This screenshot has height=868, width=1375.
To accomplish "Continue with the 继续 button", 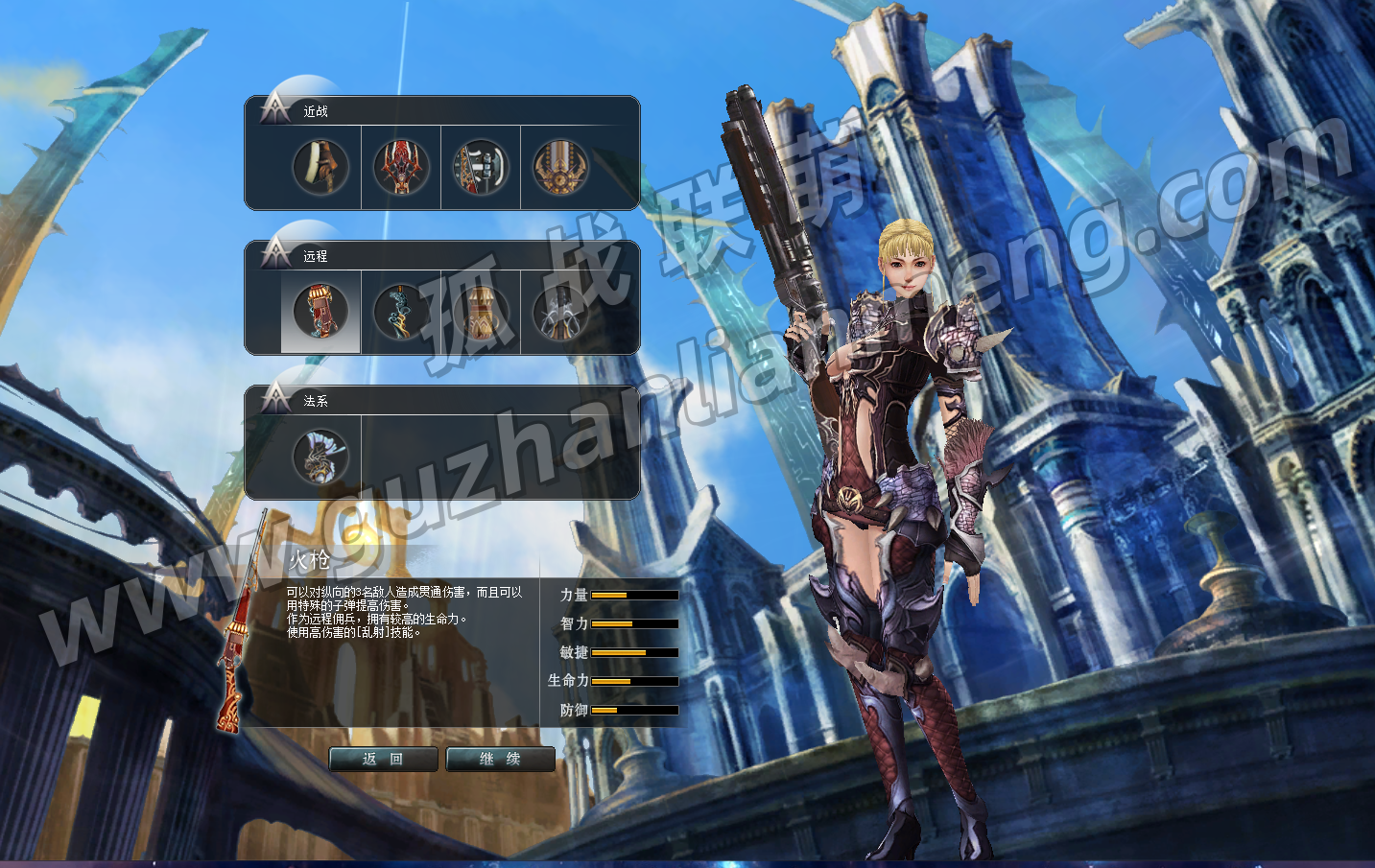I will click(500, 759).
